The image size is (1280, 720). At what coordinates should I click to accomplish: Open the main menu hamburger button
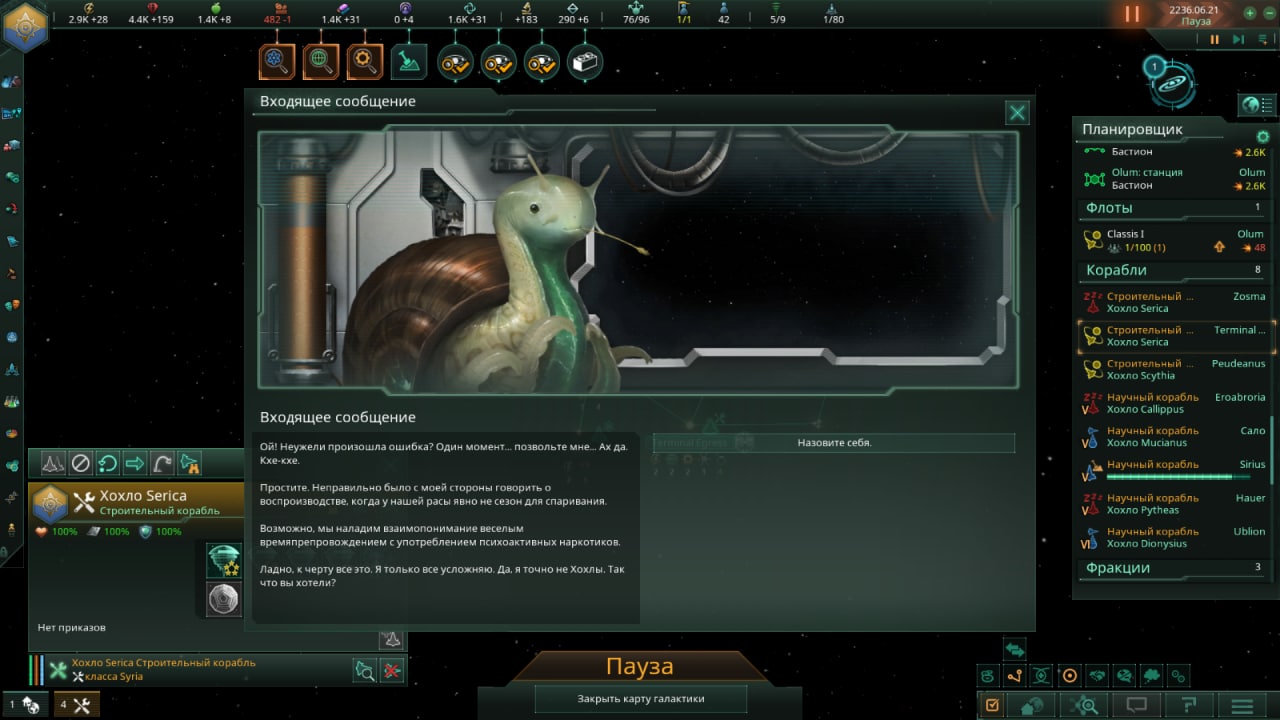tap(1241, 705)
